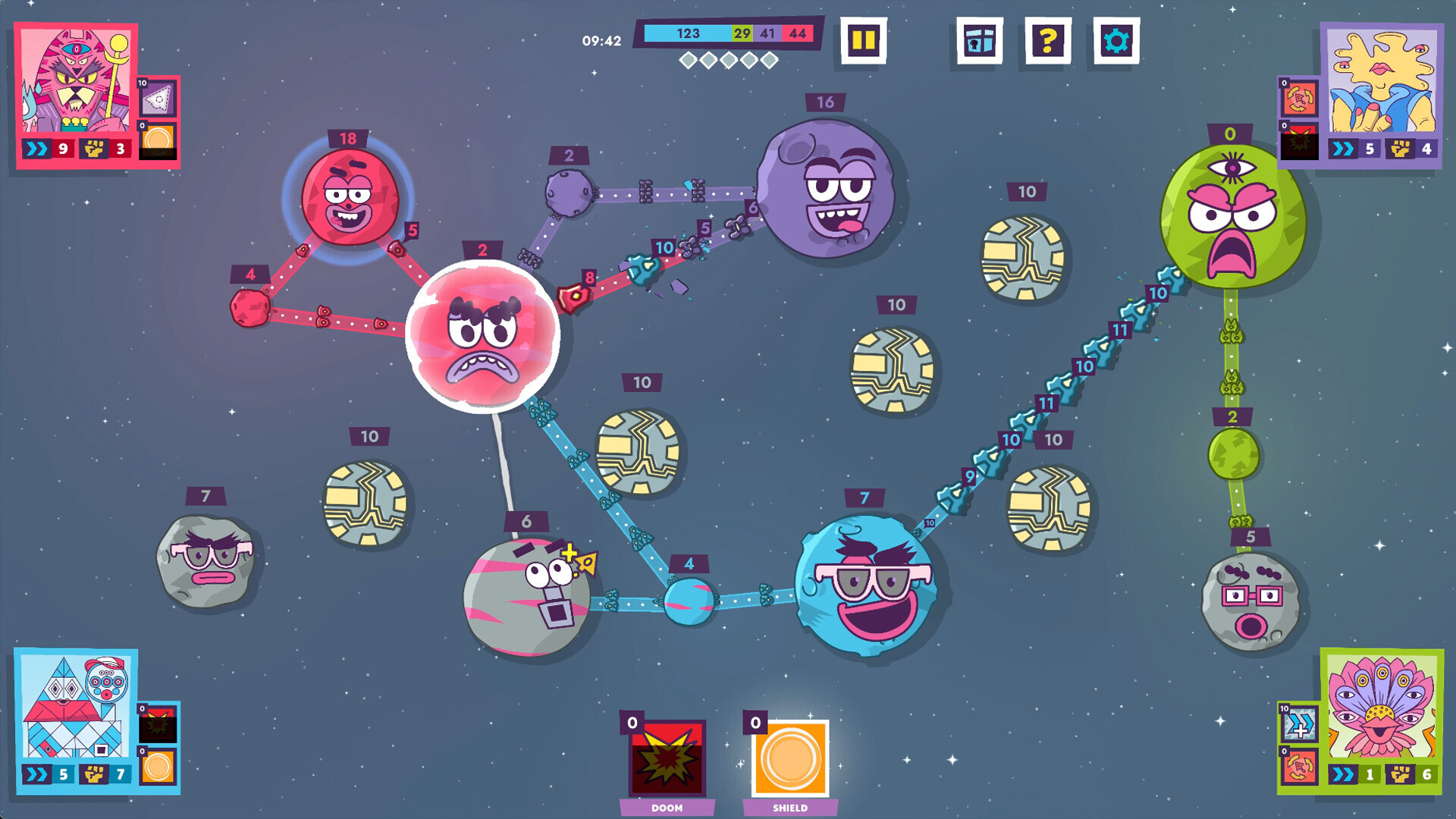
Task: Click the doom explosion icon on the yellow player's panel
Action: 1299,142
